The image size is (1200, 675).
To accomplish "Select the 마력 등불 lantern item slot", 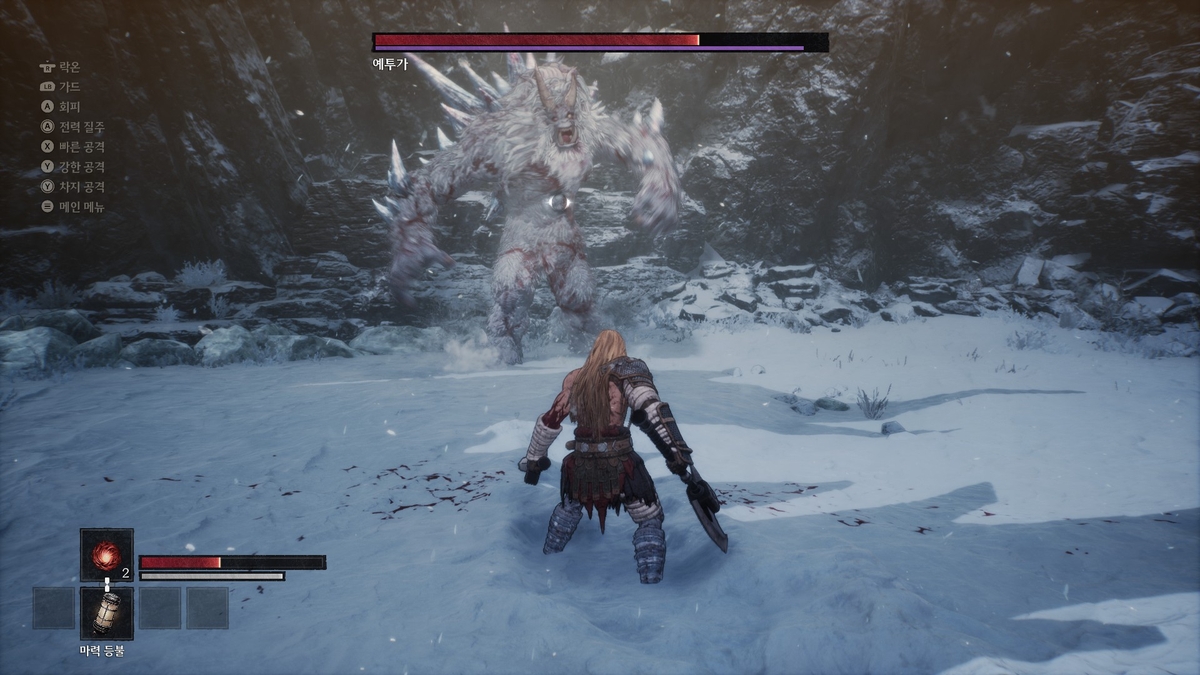I will tap(106, 612).
